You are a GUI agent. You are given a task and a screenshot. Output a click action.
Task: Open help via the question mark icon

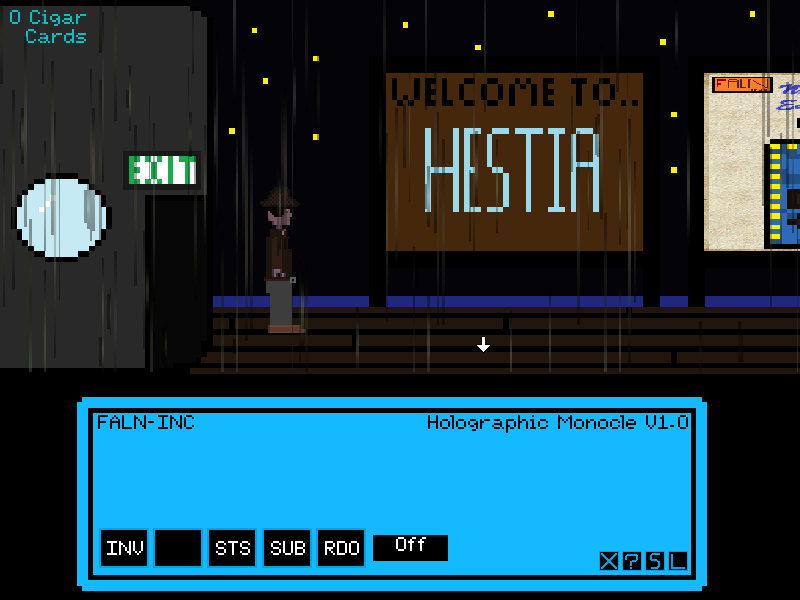tap(632, 561)
